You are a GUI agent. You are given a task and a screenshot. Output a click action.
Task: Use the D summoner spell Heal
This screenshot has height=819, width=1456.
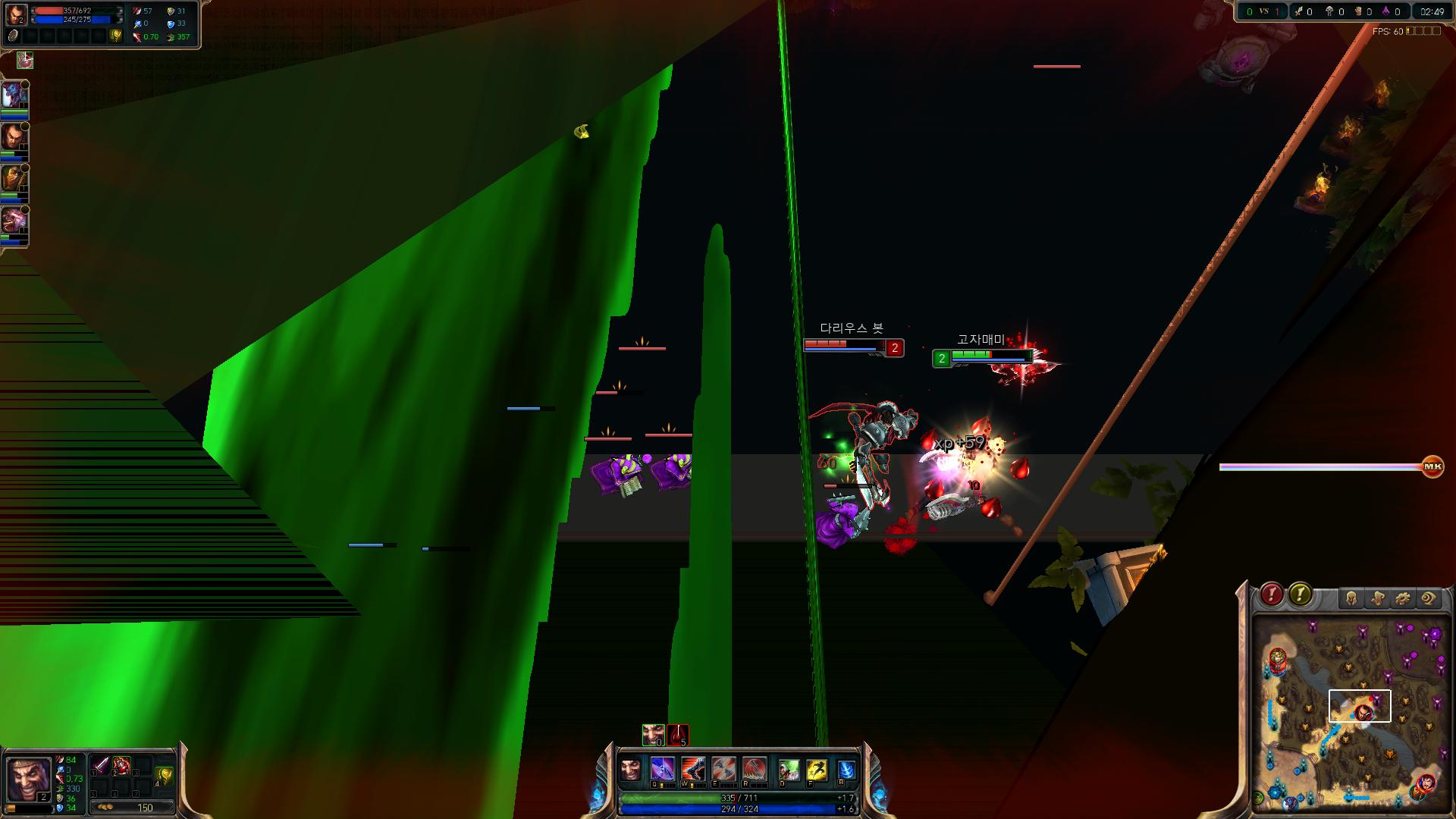pyautogui.click(x=789, y=768)
